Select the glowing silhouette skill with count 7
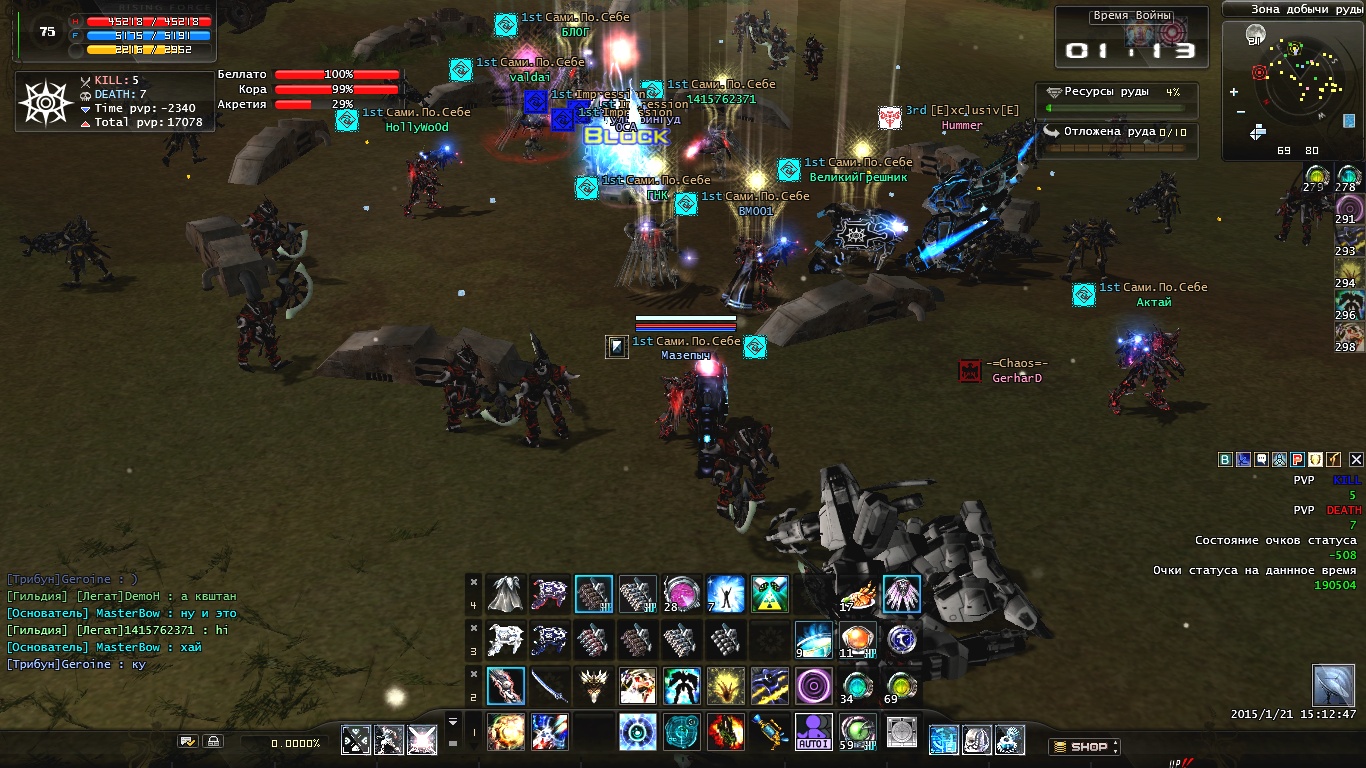 (x=725, y=594)
